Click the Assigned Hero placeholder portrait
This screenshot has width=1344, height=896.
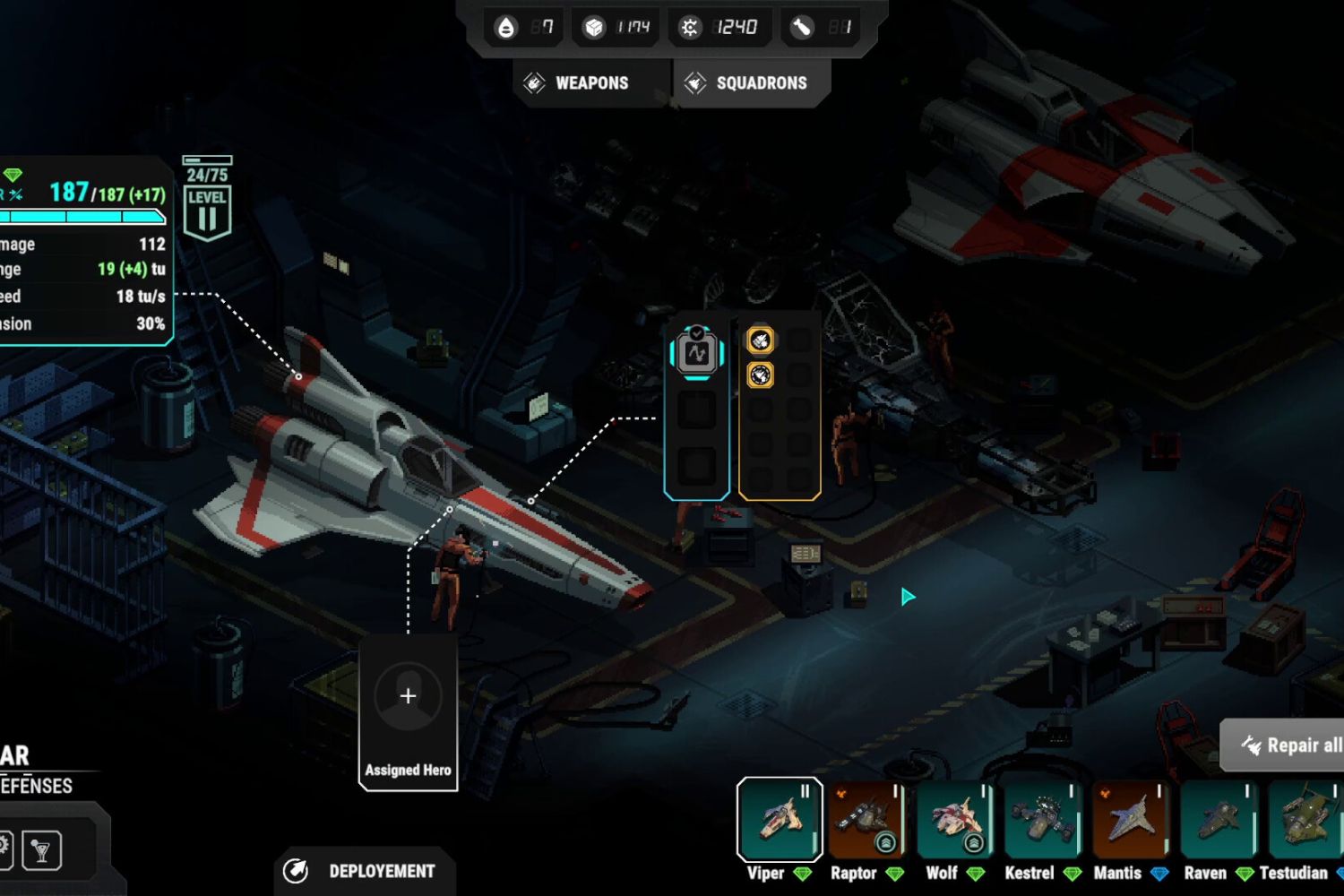point(408,695)
